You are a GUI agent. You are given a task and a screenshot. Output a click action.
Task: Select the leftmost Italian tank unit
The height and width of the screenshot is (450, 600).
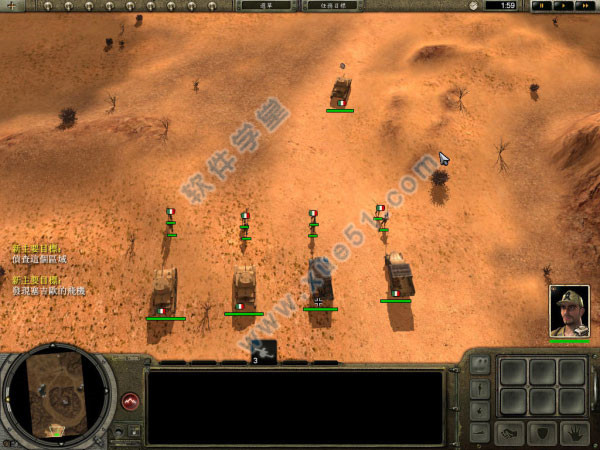point(164,292)
